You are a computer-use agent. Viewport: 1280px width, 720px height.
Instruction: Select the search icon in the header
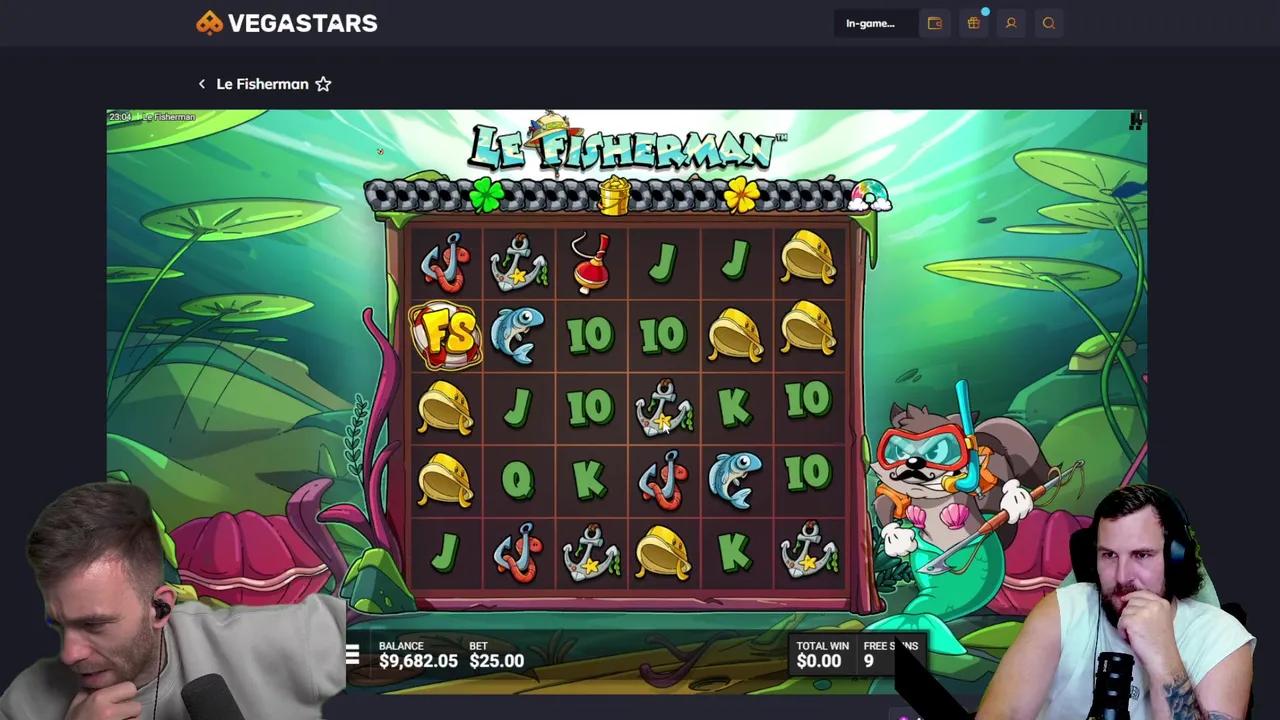coord(1049,23)
